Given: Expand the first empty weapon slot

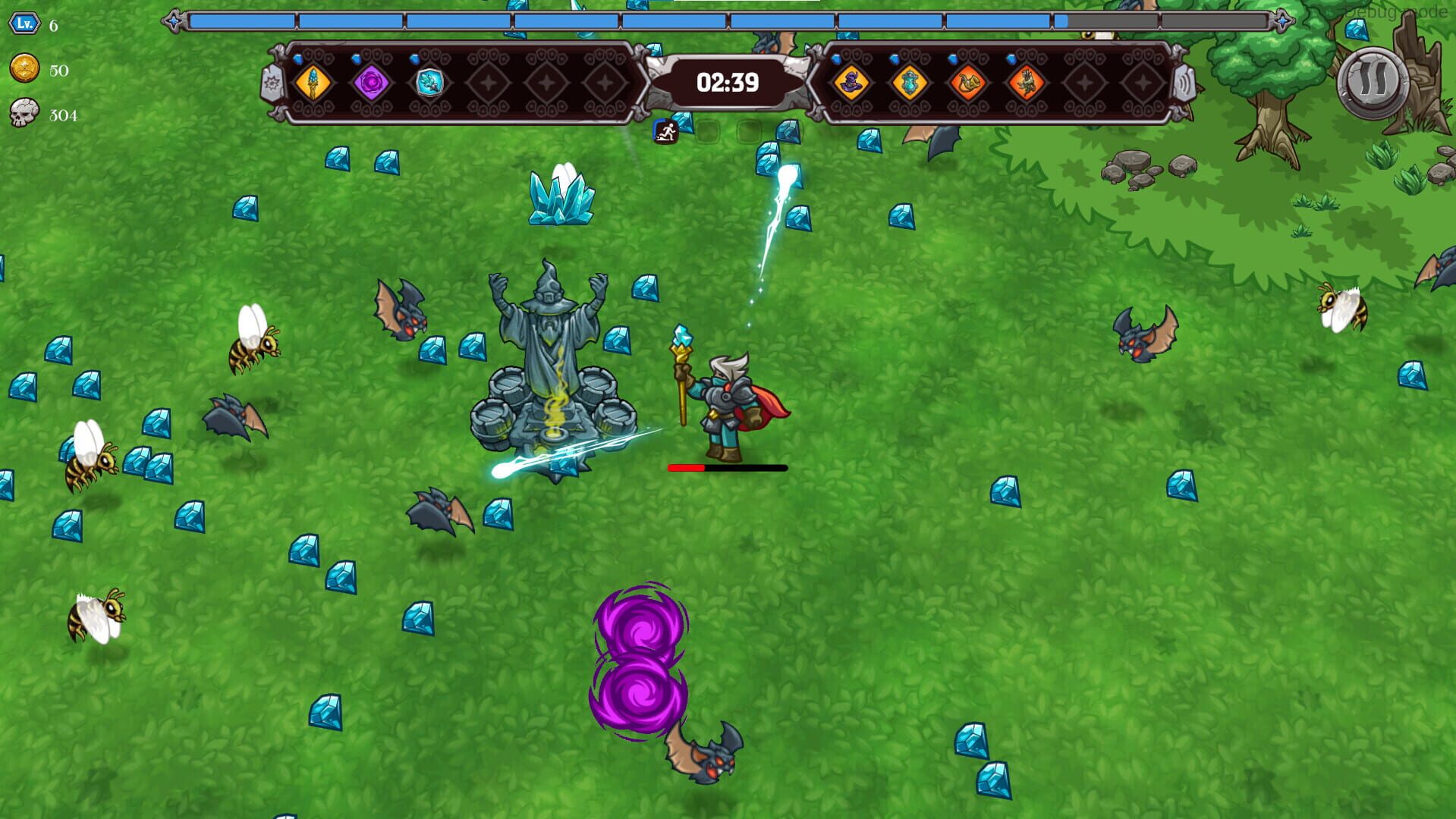Looking at the screenshot, I should [x=489, y=83].
